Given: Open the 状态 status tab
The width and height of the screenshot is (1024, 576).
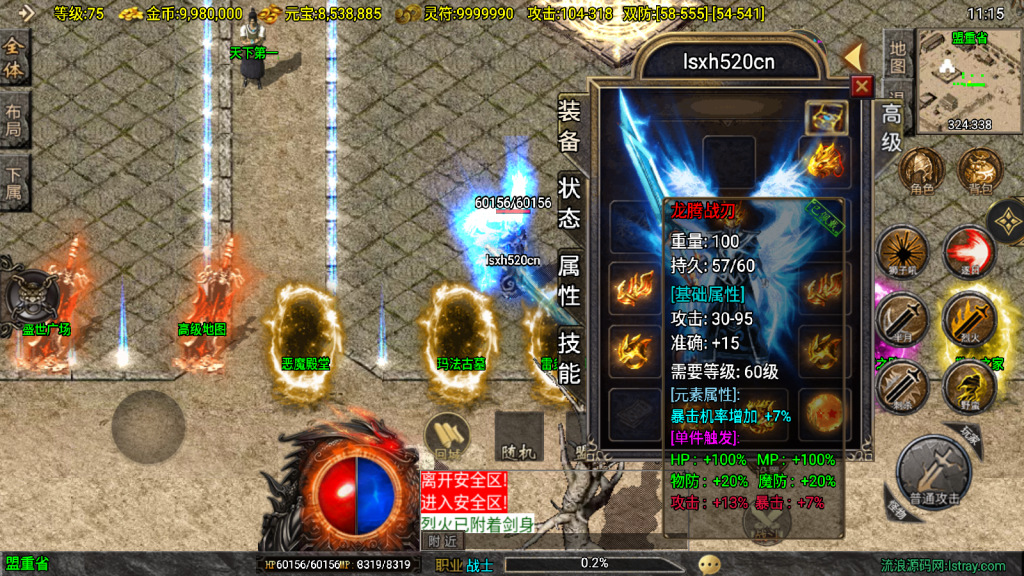Looking at the screenshot, I should point(569,203).
